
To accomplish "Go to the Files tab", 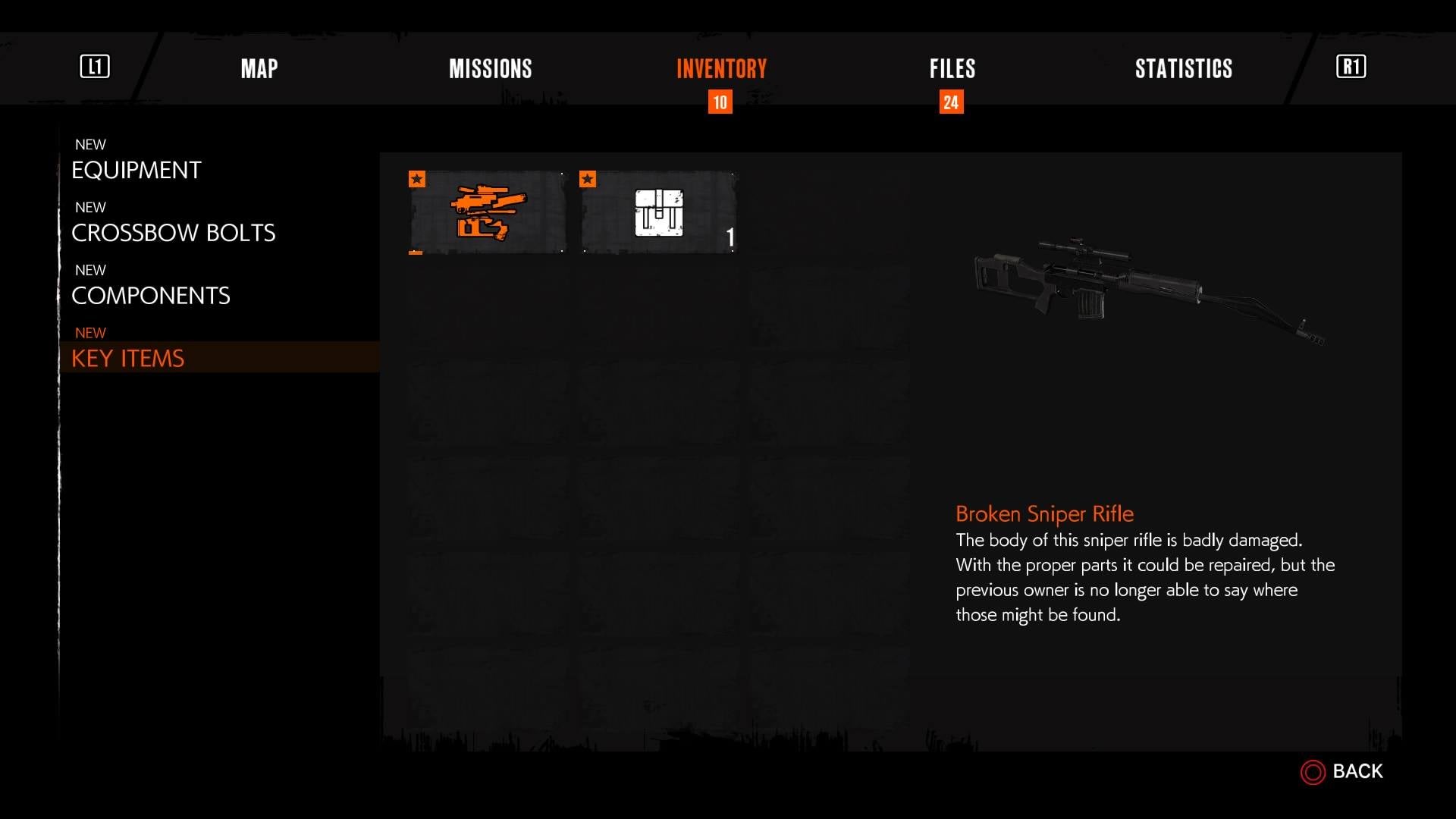I will click(952, 69).
